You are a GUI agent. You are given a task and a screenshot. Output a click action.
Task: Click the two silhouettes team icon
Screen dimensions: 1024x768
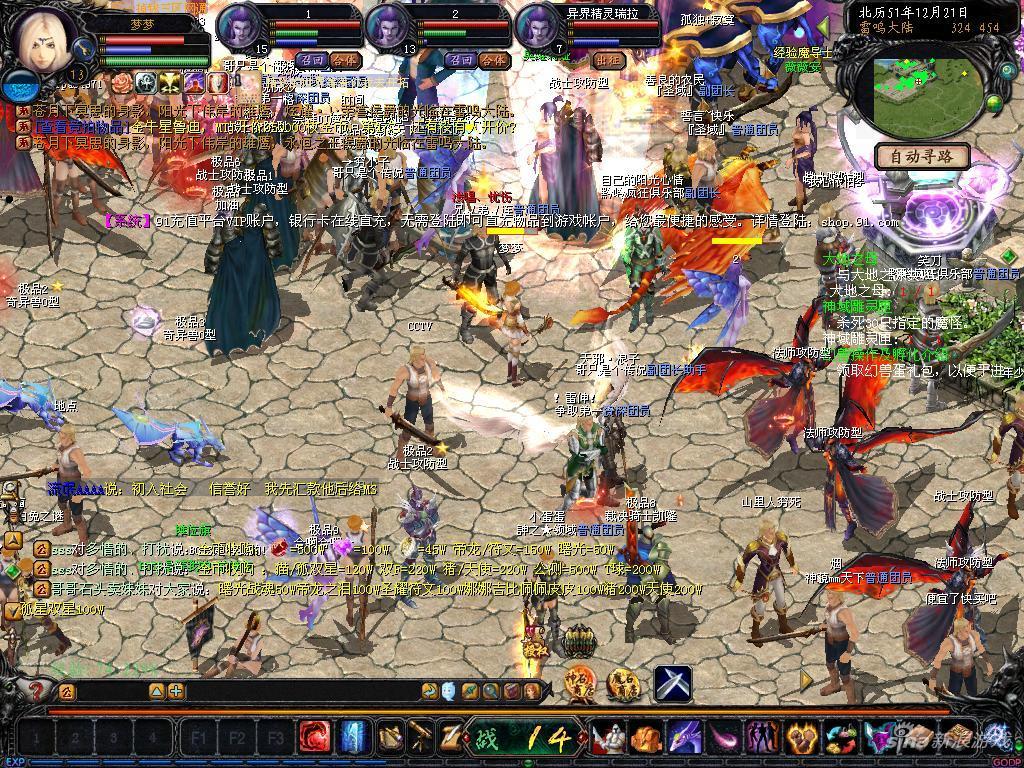coord(762,739)
